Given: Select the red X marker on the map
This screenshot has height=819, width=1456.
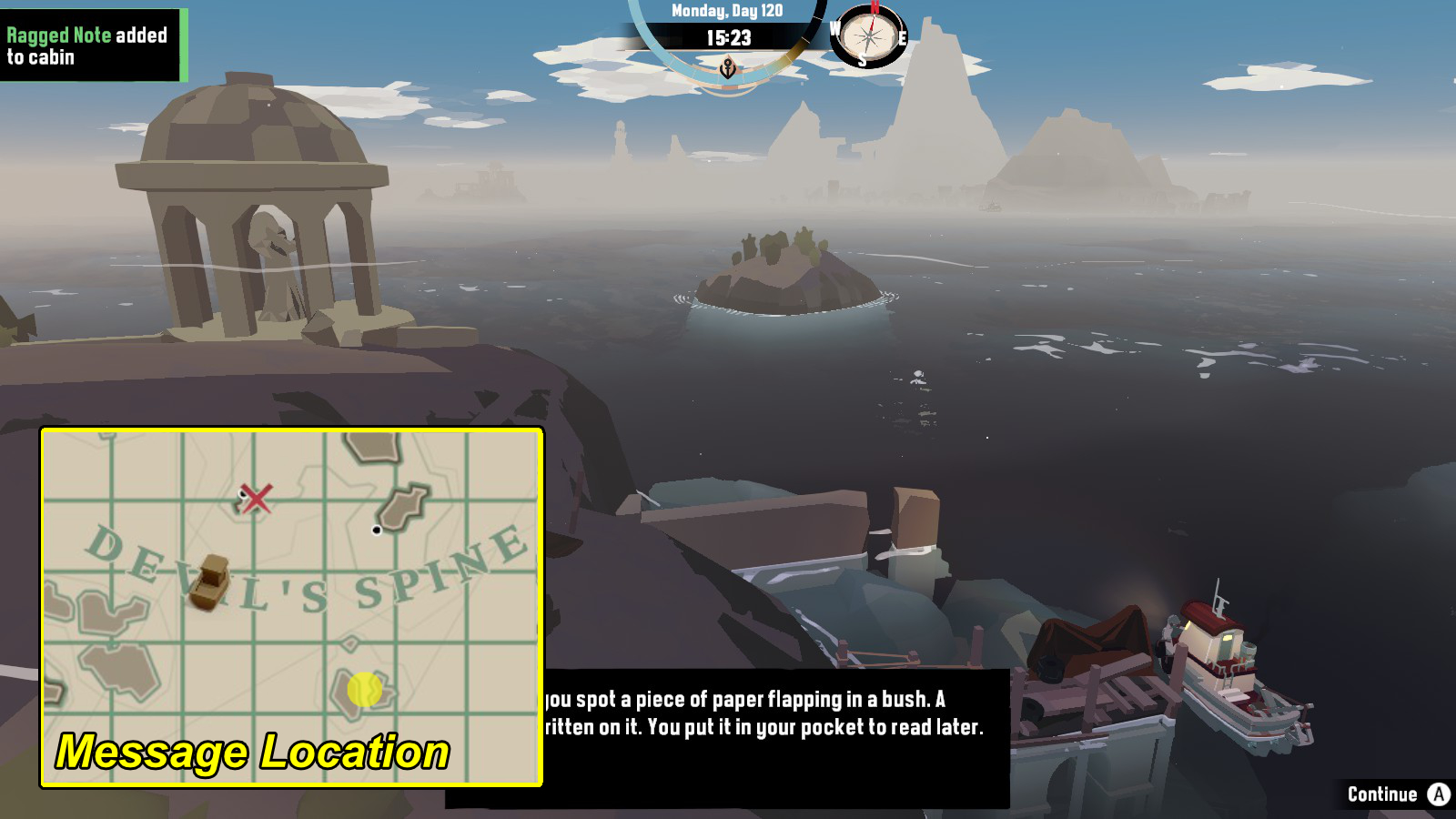Looking at the screenshot, I should click(x=255, y=499).
